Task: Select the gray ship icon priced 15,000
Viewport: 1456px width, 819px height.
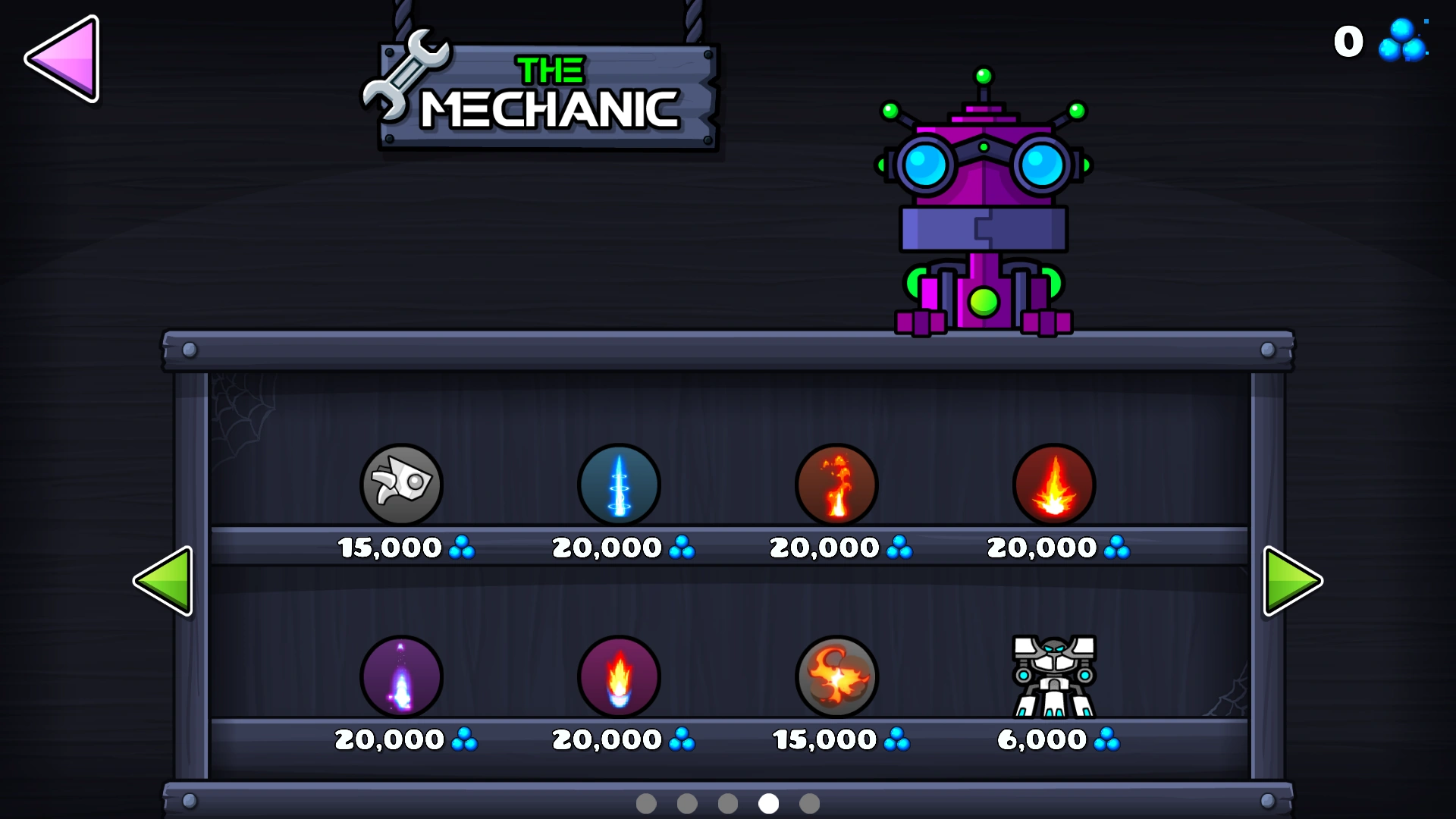Action: tap(401, 485)
